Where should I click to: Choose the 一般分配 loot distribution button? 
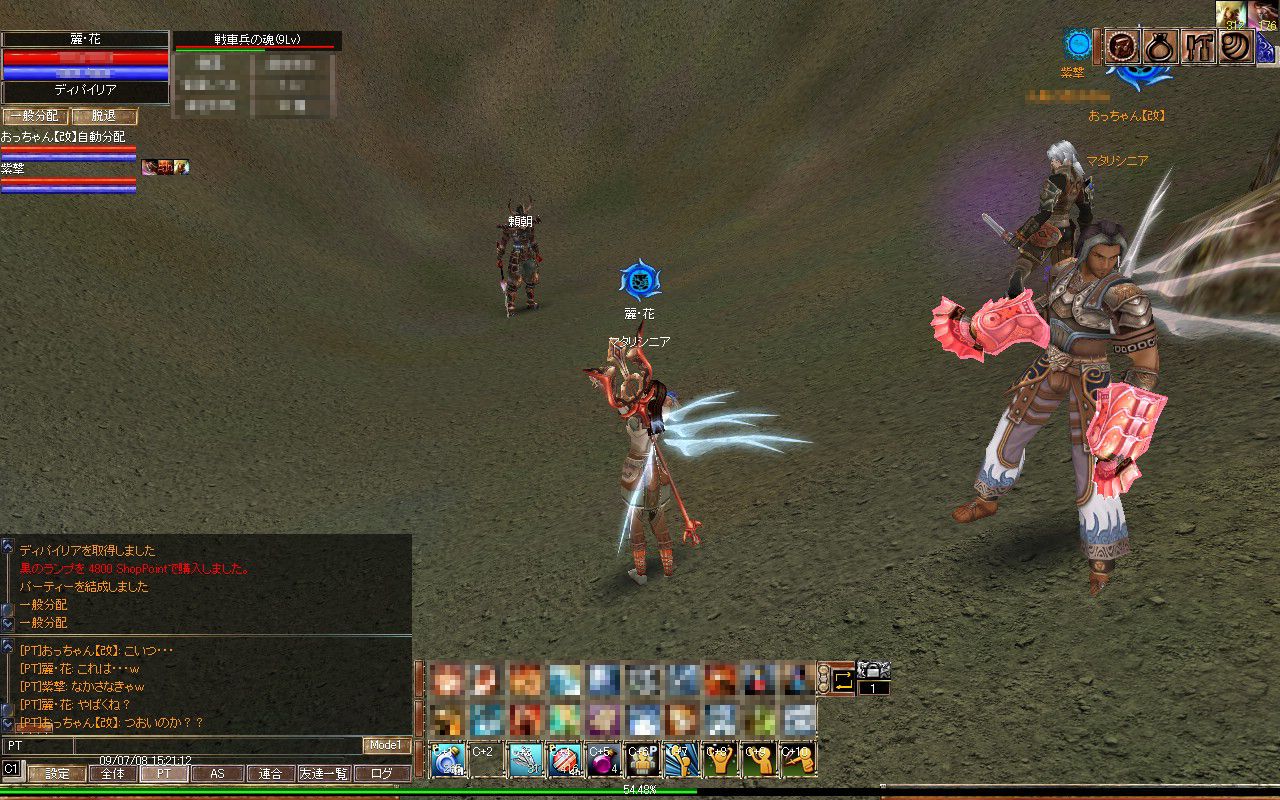pos(33,116)
